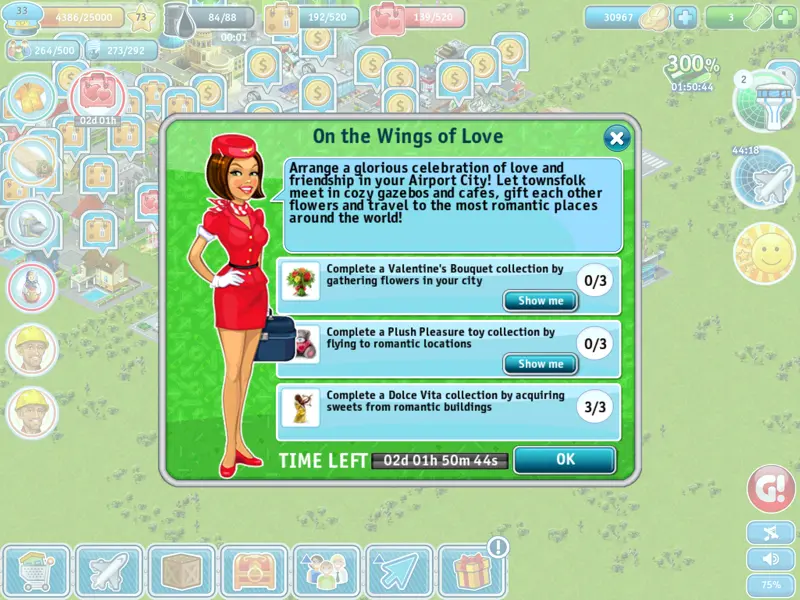Image resolution: width=800 pixels, height=600 pixels.
Task: Confirm with the OK button
Action: click(565, 460)
